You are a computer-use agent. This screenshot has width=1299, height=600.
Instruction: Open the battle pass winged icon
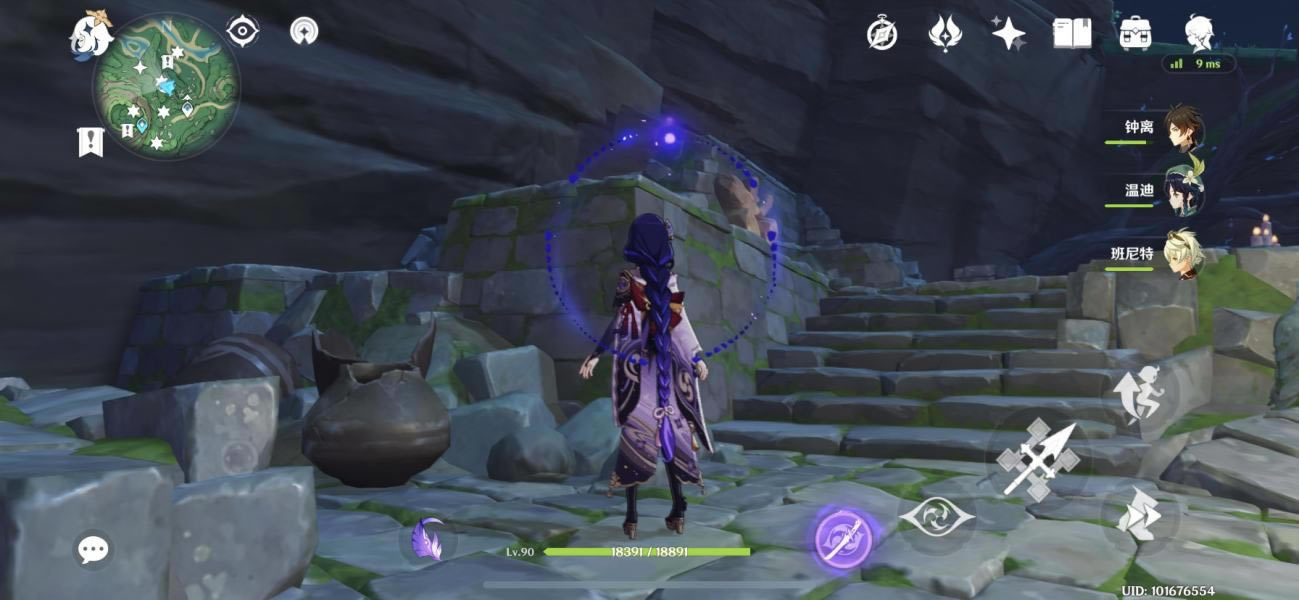[x=944, y=34]
